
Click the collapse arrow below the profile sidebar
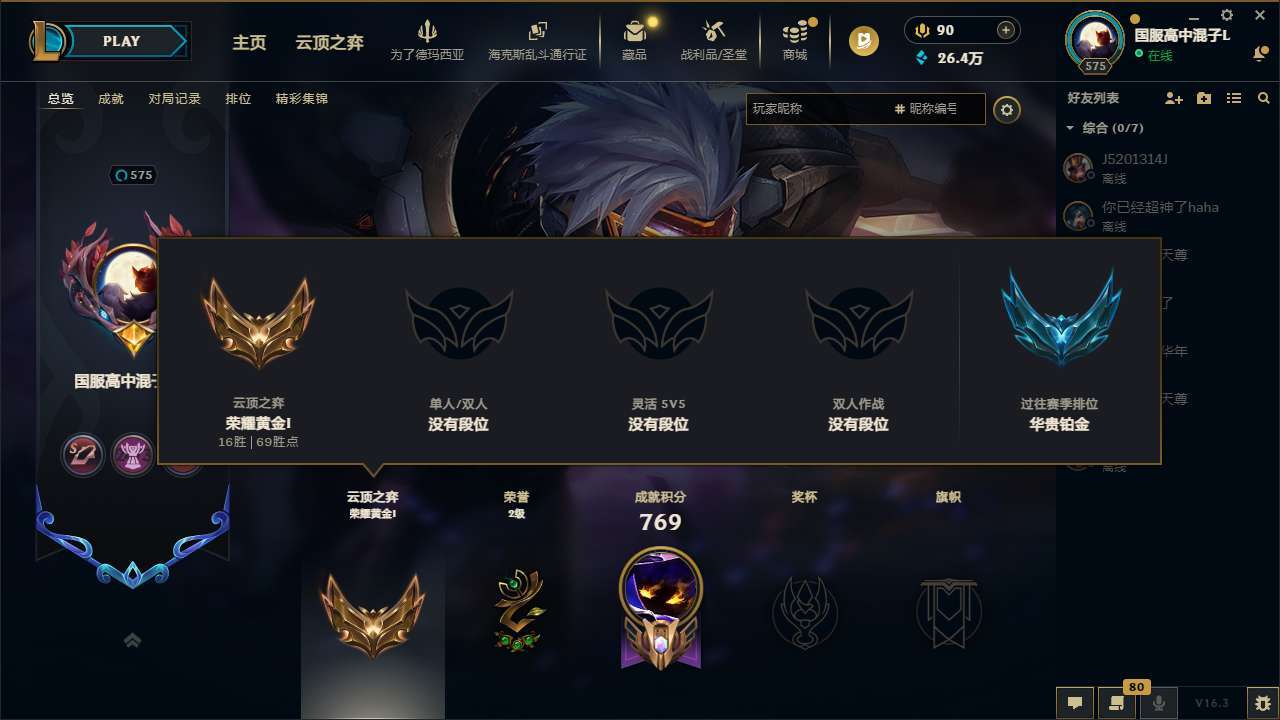[x=132, y=640]
